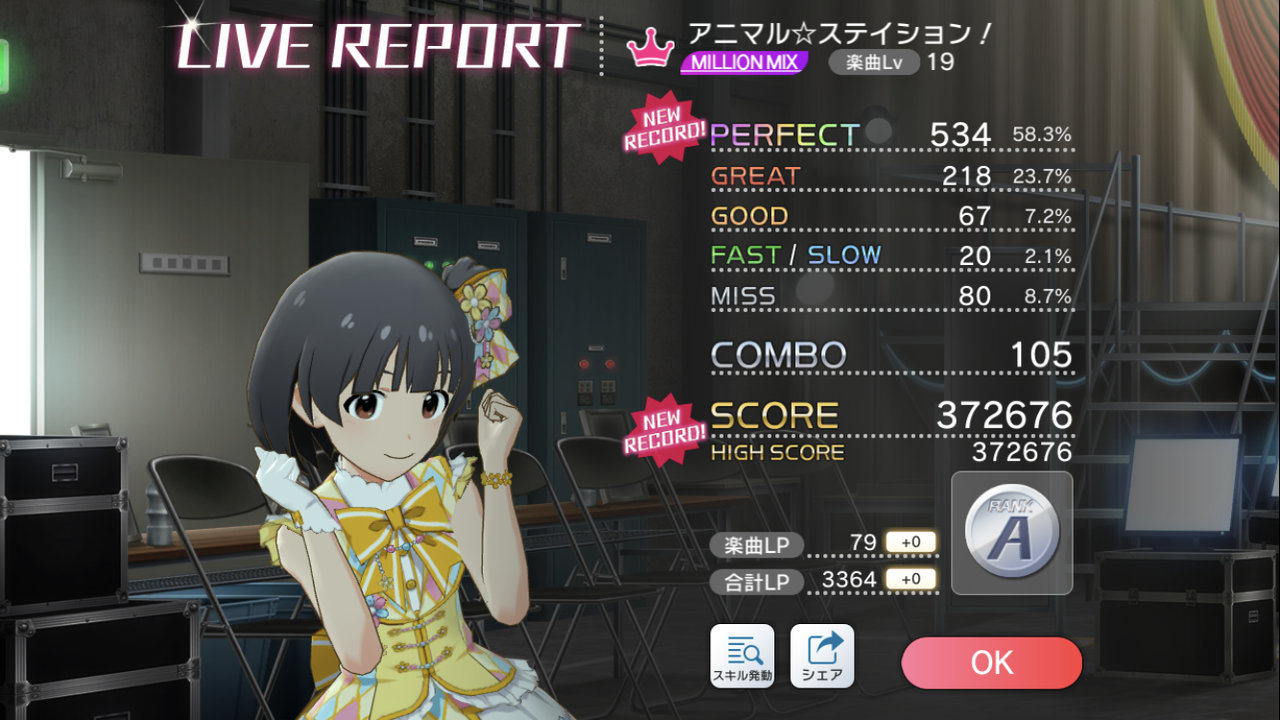Screen dimensions: 1280x720
Task: Open the スキル発動 skill activation viewer
Action: (741, 656)
